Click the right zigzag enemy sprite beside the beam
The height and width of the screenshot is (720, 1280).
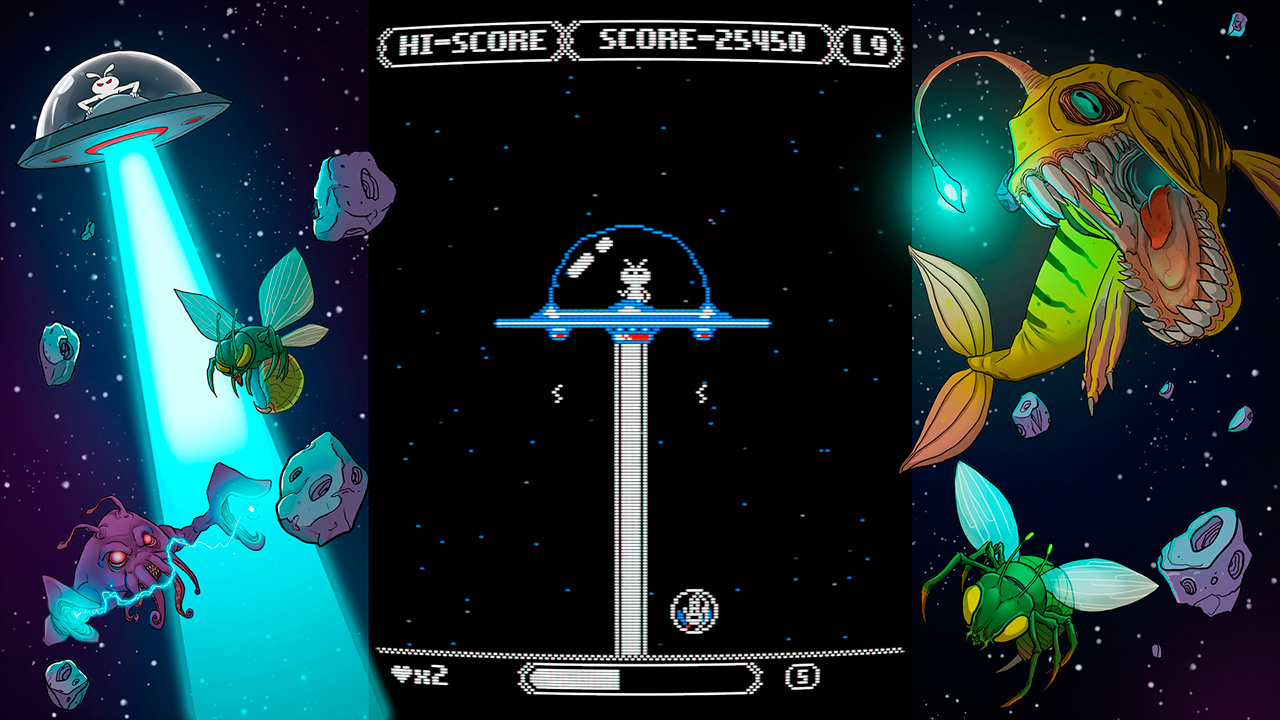coord(701,392)
